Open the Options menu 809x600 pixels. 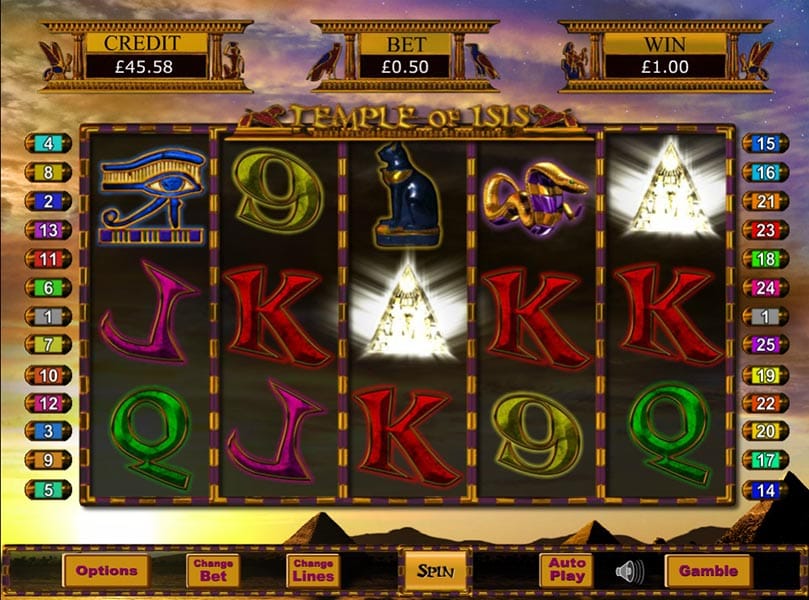106,571
